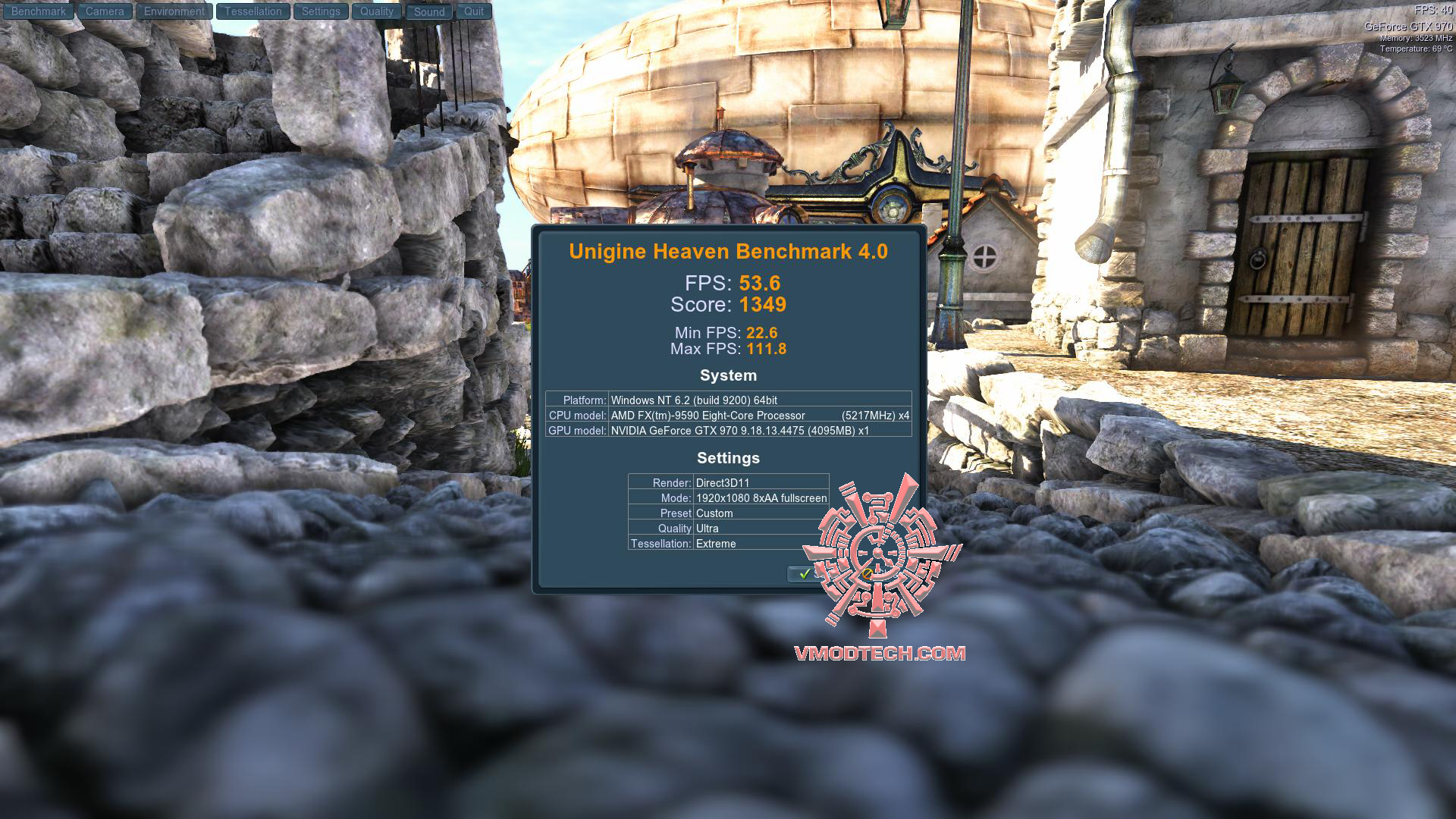This screenshot has width=1456, height=819.
Task: Save the benchmark results with green checkmark
Action: pyautogui.click(x=807, y=574)
